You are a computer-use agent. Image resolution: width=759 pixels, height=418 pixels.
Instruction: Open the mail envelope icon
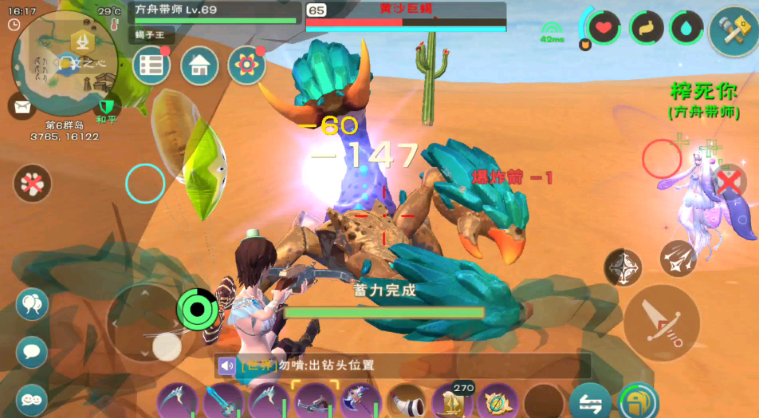19,104
